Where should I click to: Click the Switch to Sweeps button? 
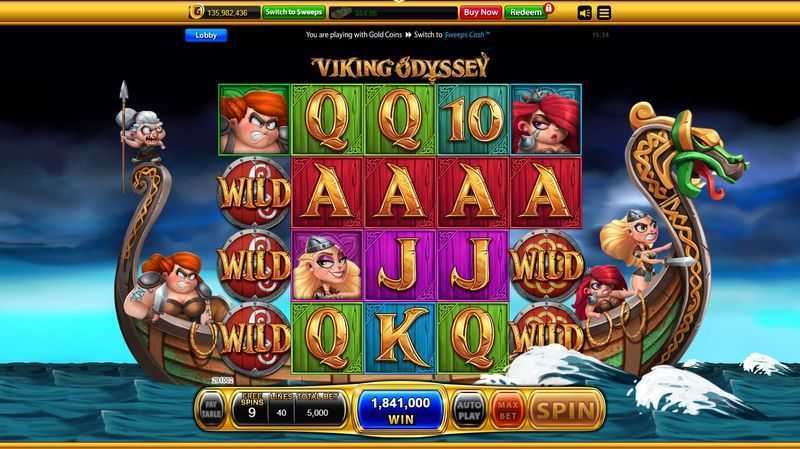coord(292,12)
